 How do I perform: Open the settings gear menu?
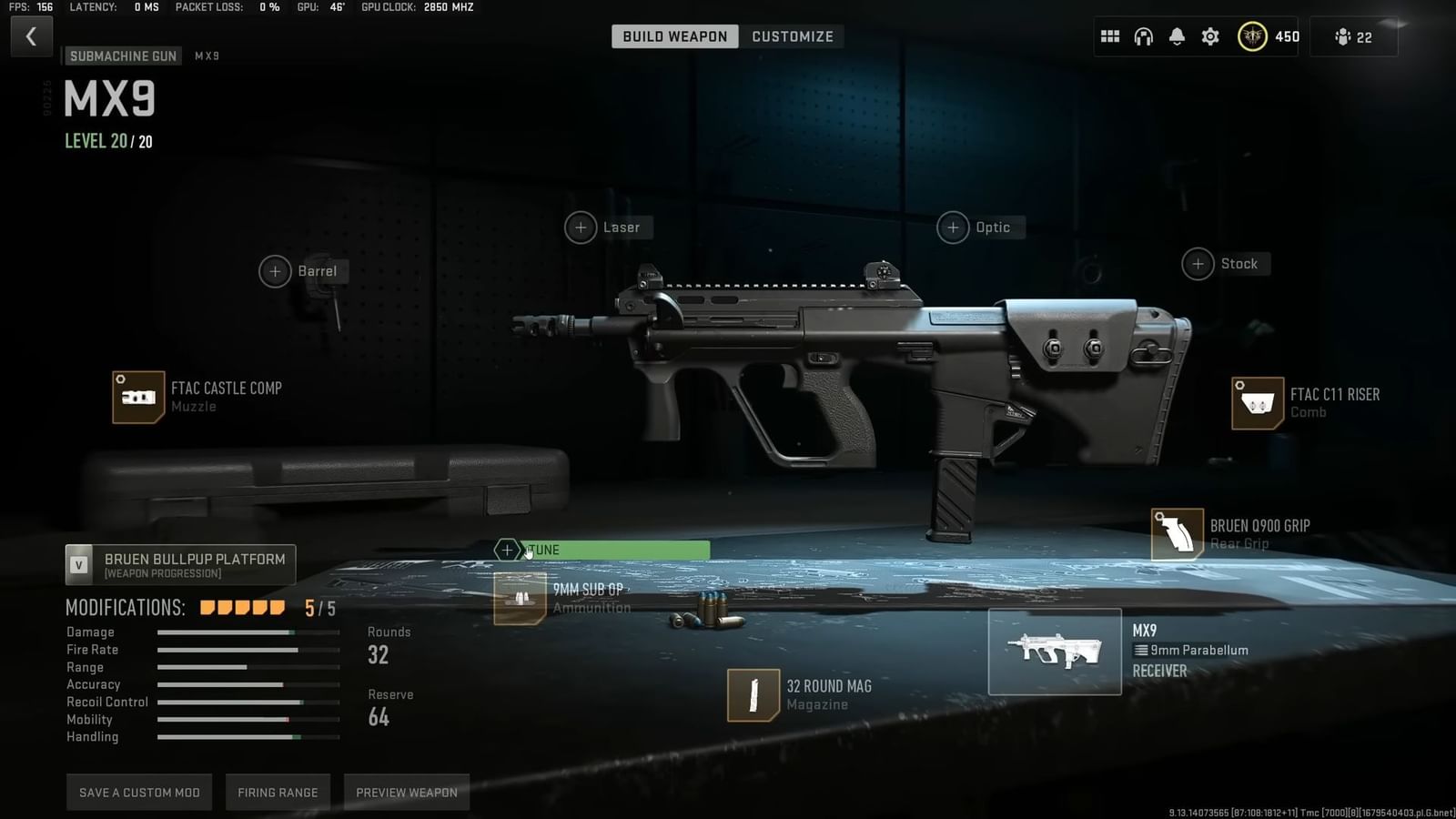point(1209,36)
